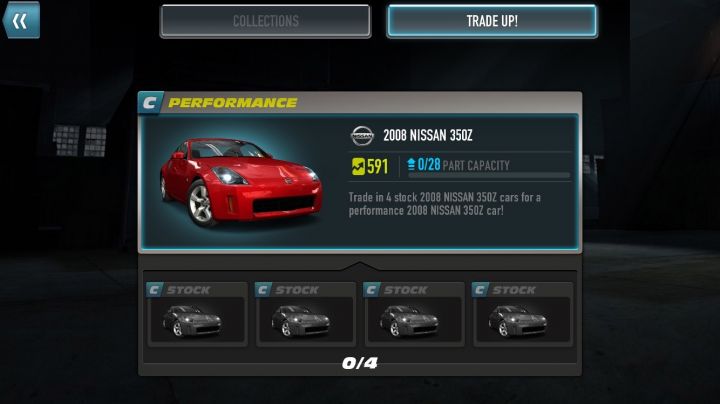Select the Trade Up! tab
720x404 pixels.
492,21
